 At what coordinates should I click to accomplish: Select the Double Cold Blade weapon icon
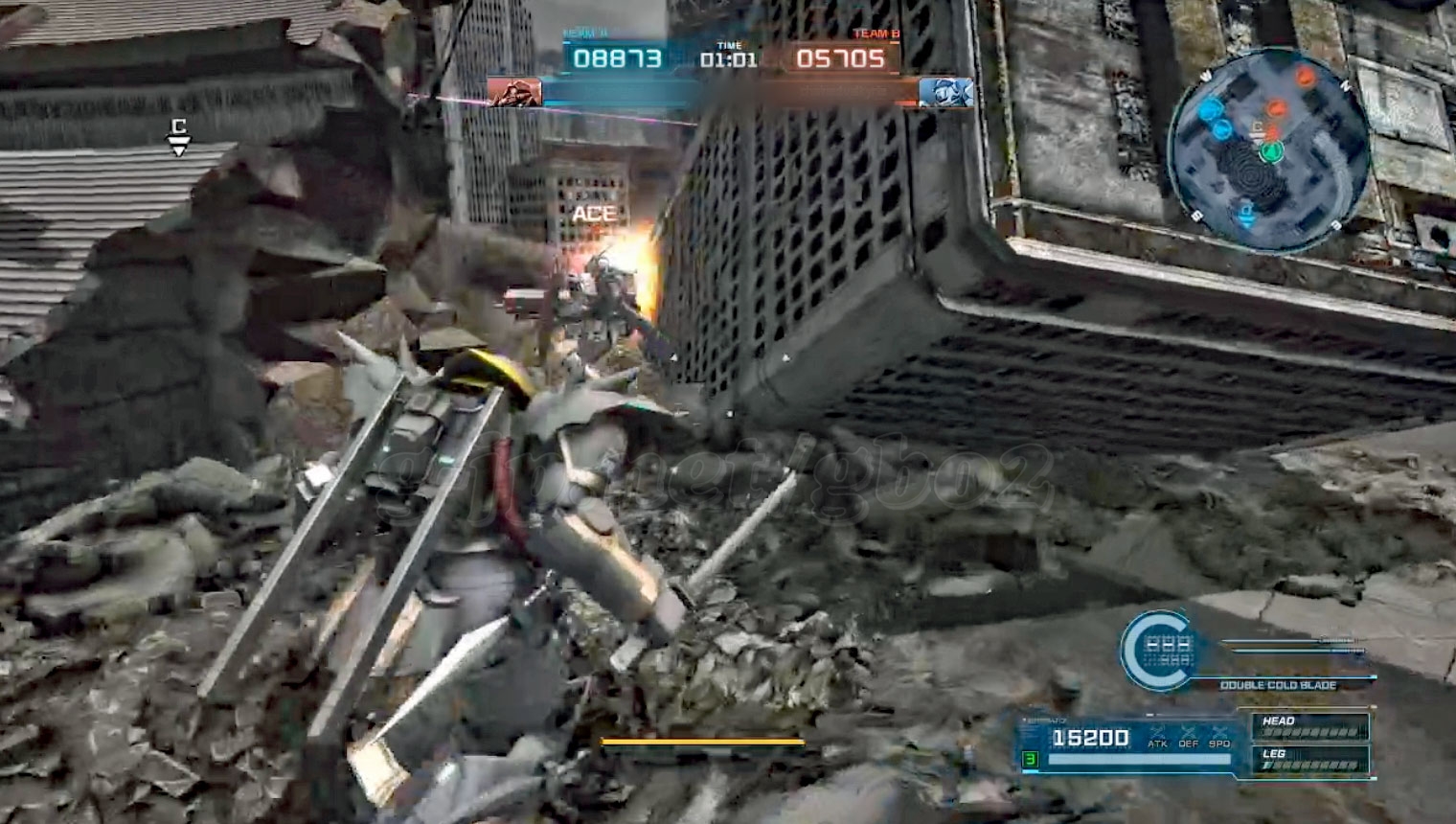[1156, 650]
